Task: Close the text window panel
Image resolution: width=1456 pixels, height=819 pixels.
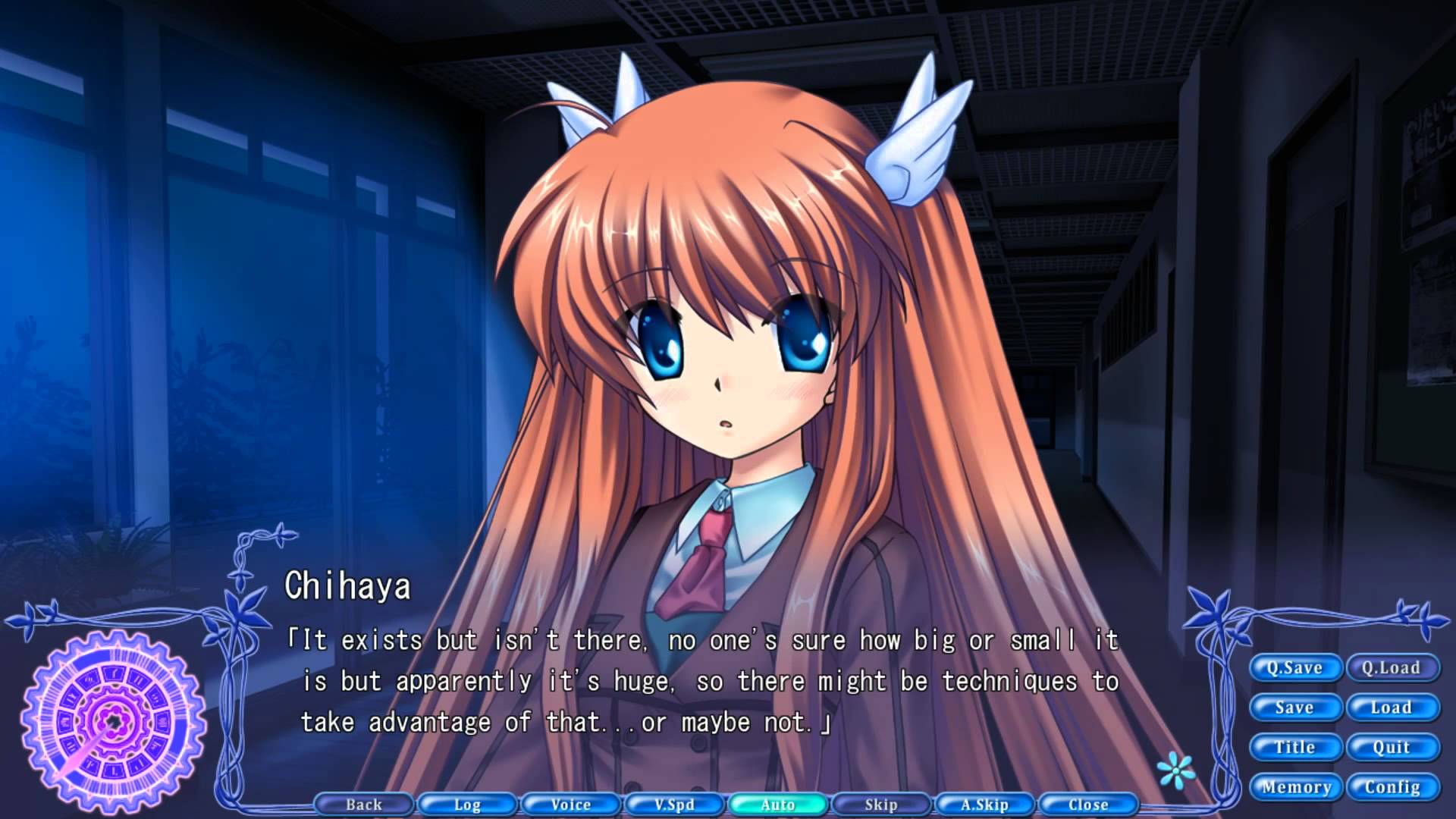Action: 1088,805
